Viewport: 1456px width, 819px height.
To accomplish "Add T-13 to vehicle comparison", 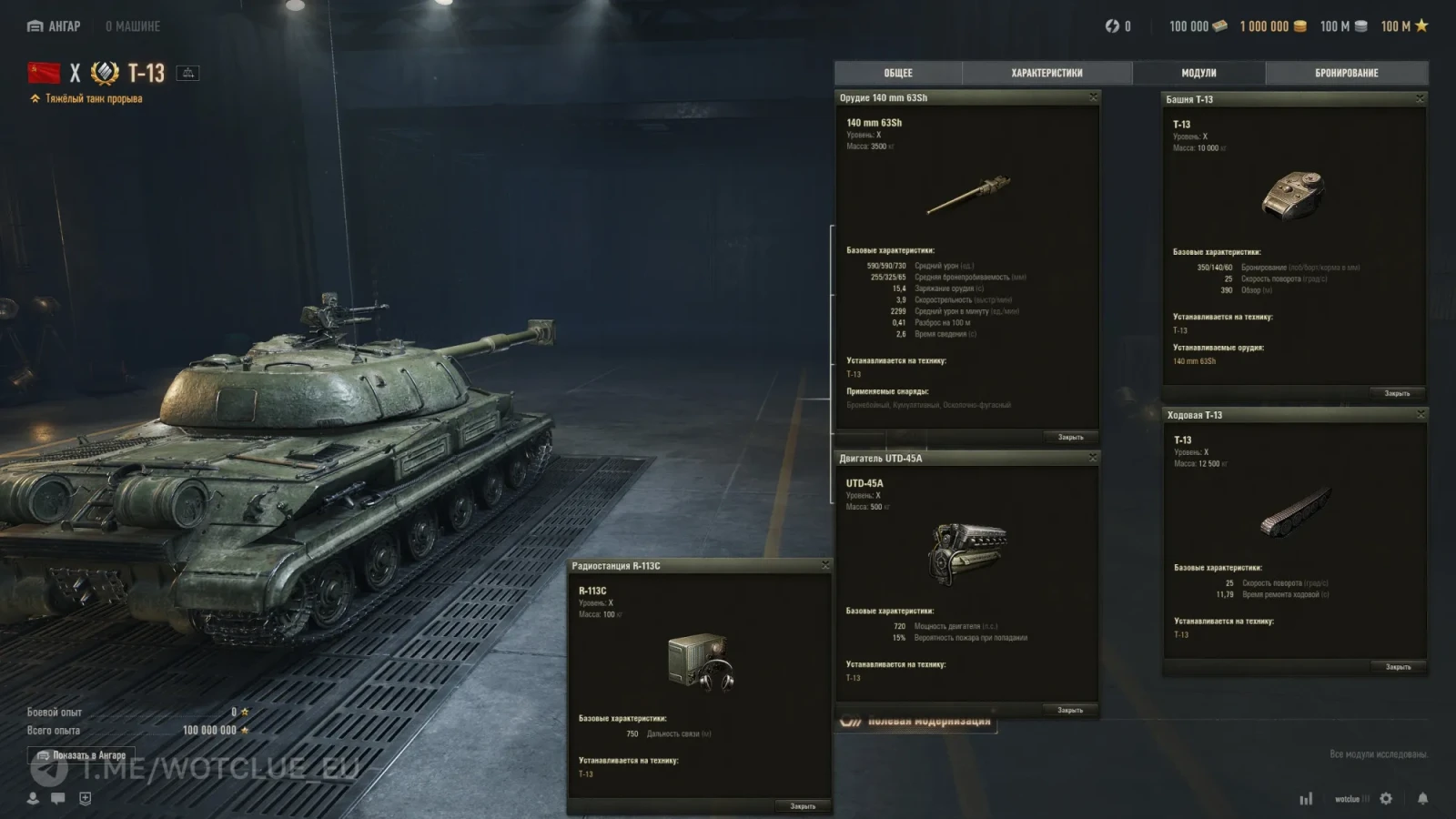I will coord(187,73).
